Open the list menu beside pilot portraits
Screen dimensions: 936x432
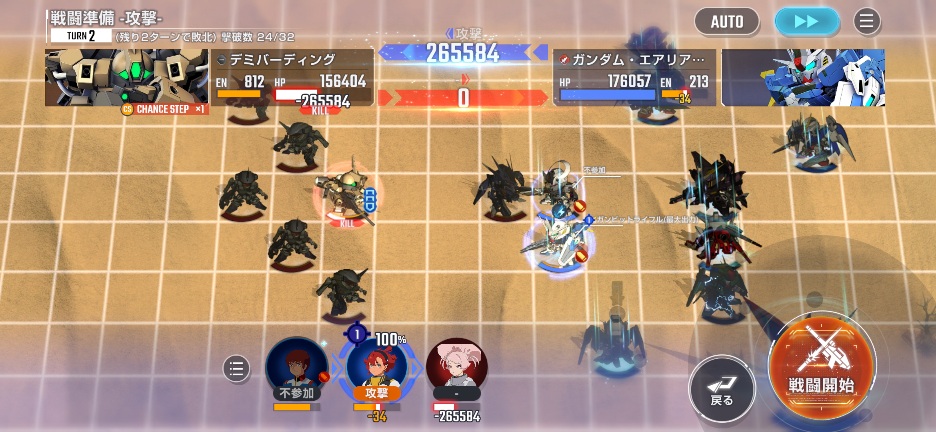point(236,369)
